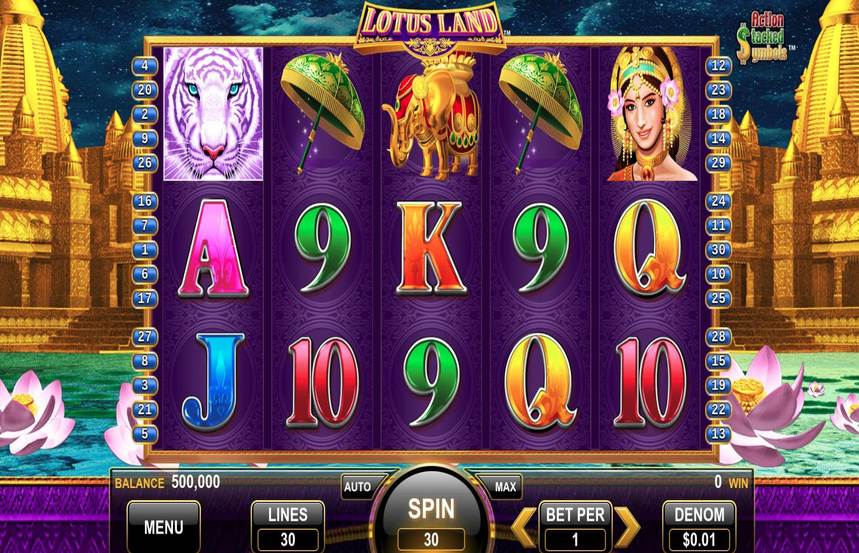This screenshot has width=859, height=553.
Task: Decrease bet per line with left arrow
Action: pos(524,526)
